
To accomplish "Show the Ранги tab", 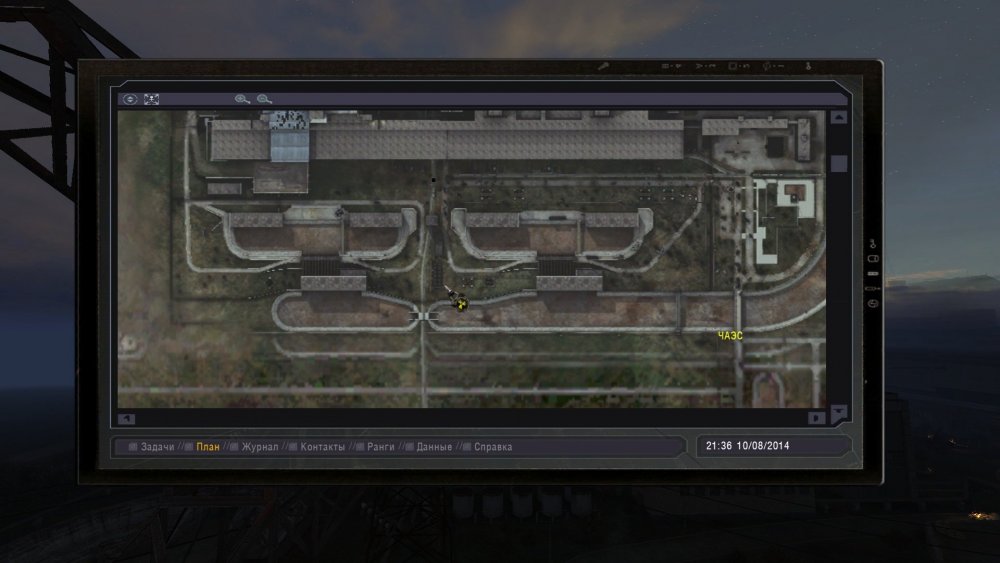I will [x=381, y=447].
